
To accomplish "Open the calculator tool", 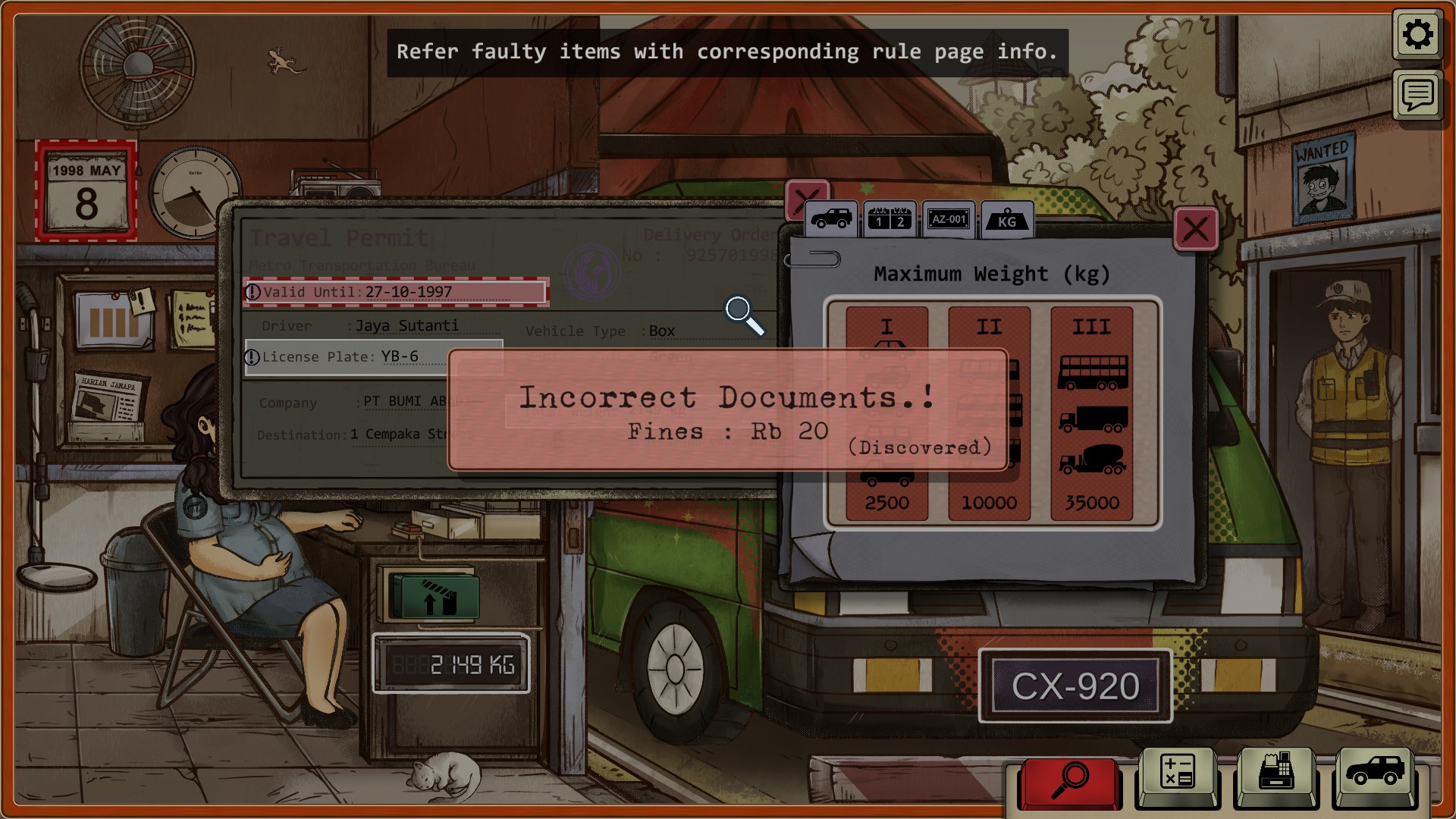I will (x=1177, y=773).
